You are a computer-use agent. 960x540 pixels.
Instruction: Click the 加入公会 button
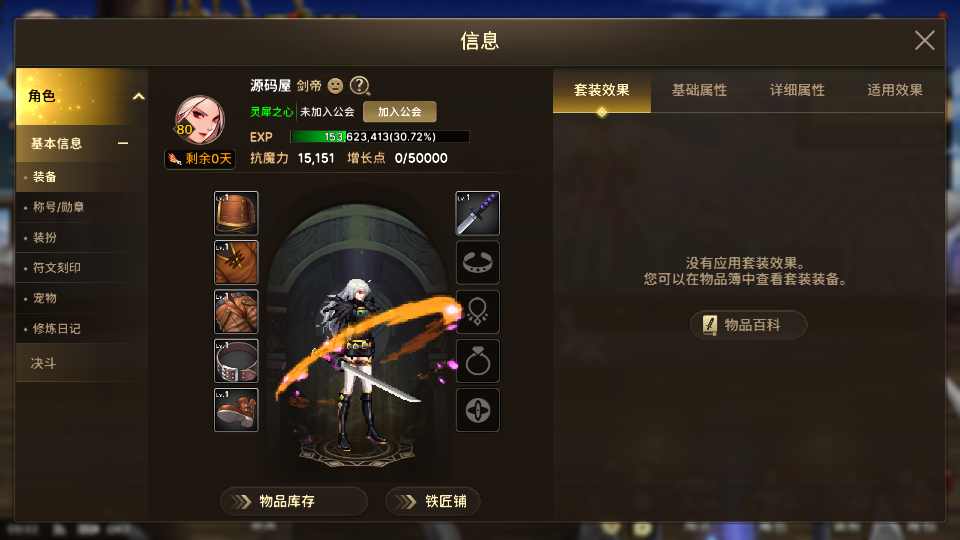(399, 112)
